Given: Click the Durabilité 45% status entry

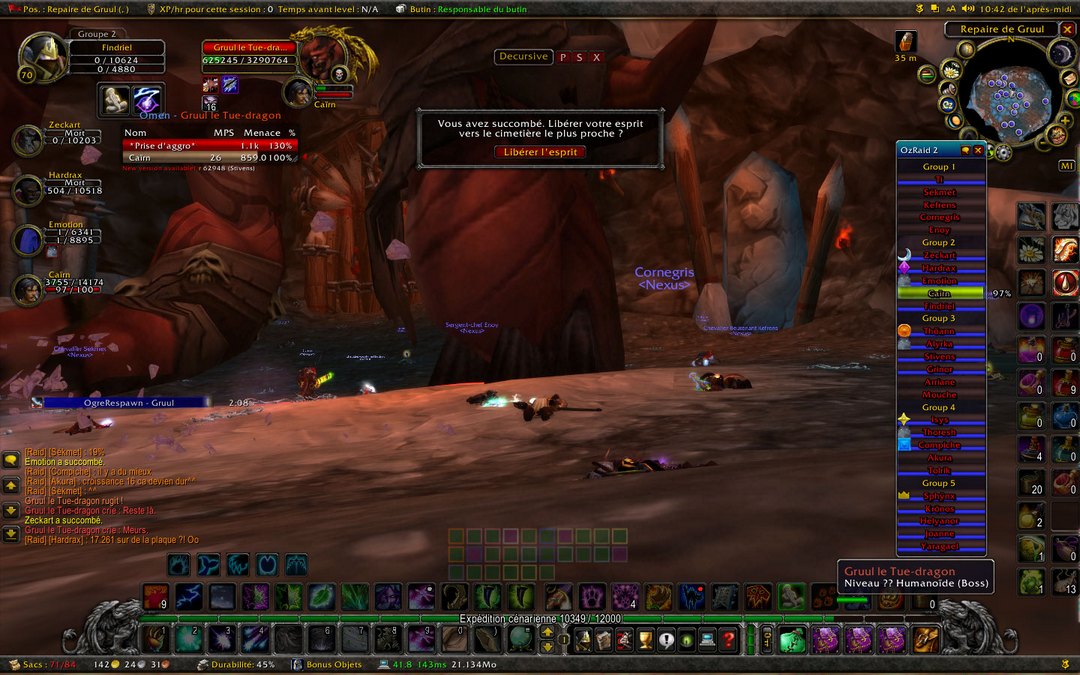Looking at the screenshot, I should (240, 664).
